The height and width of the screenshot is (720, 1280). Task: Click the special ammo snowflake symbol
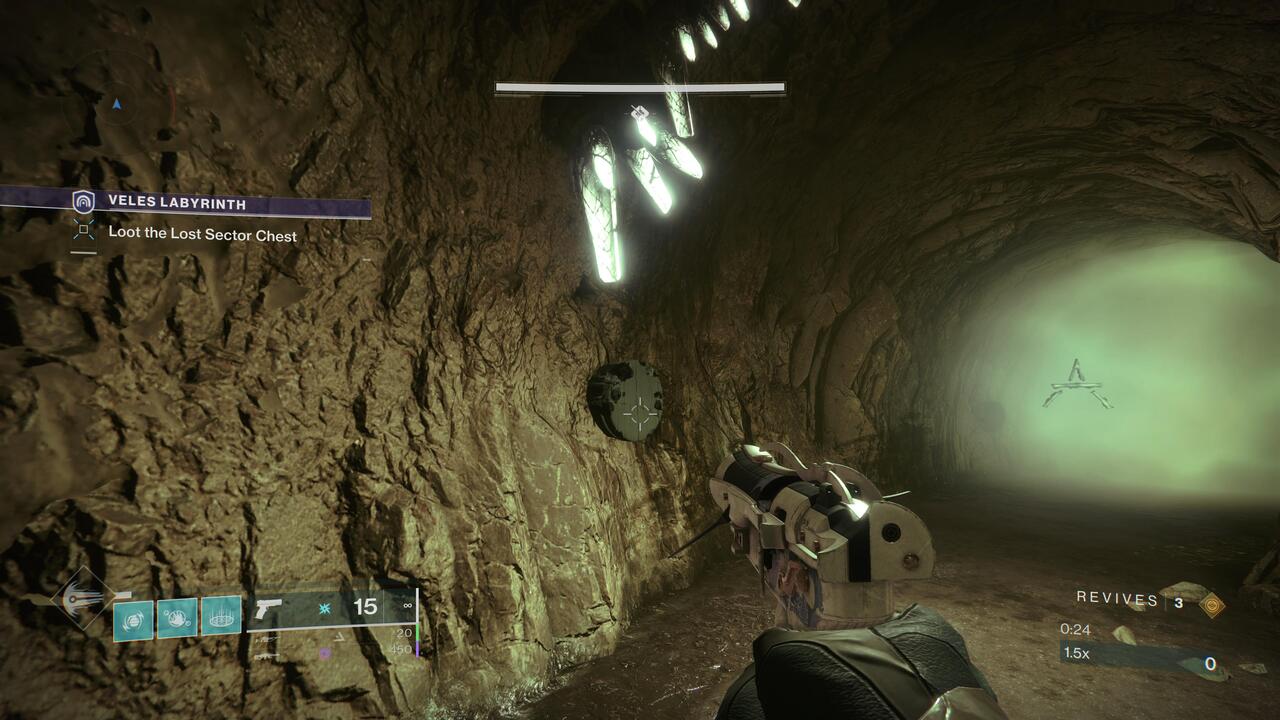point(324,607)
